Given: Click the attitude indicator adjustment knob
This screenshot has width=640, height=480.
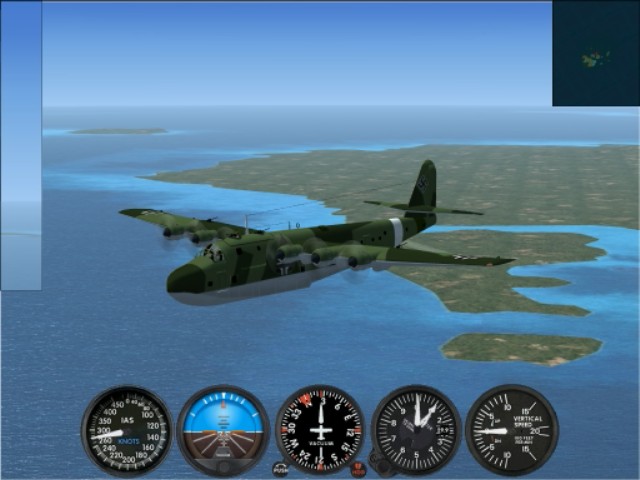Looking at the screenshot, I should [x=223, y=466].
